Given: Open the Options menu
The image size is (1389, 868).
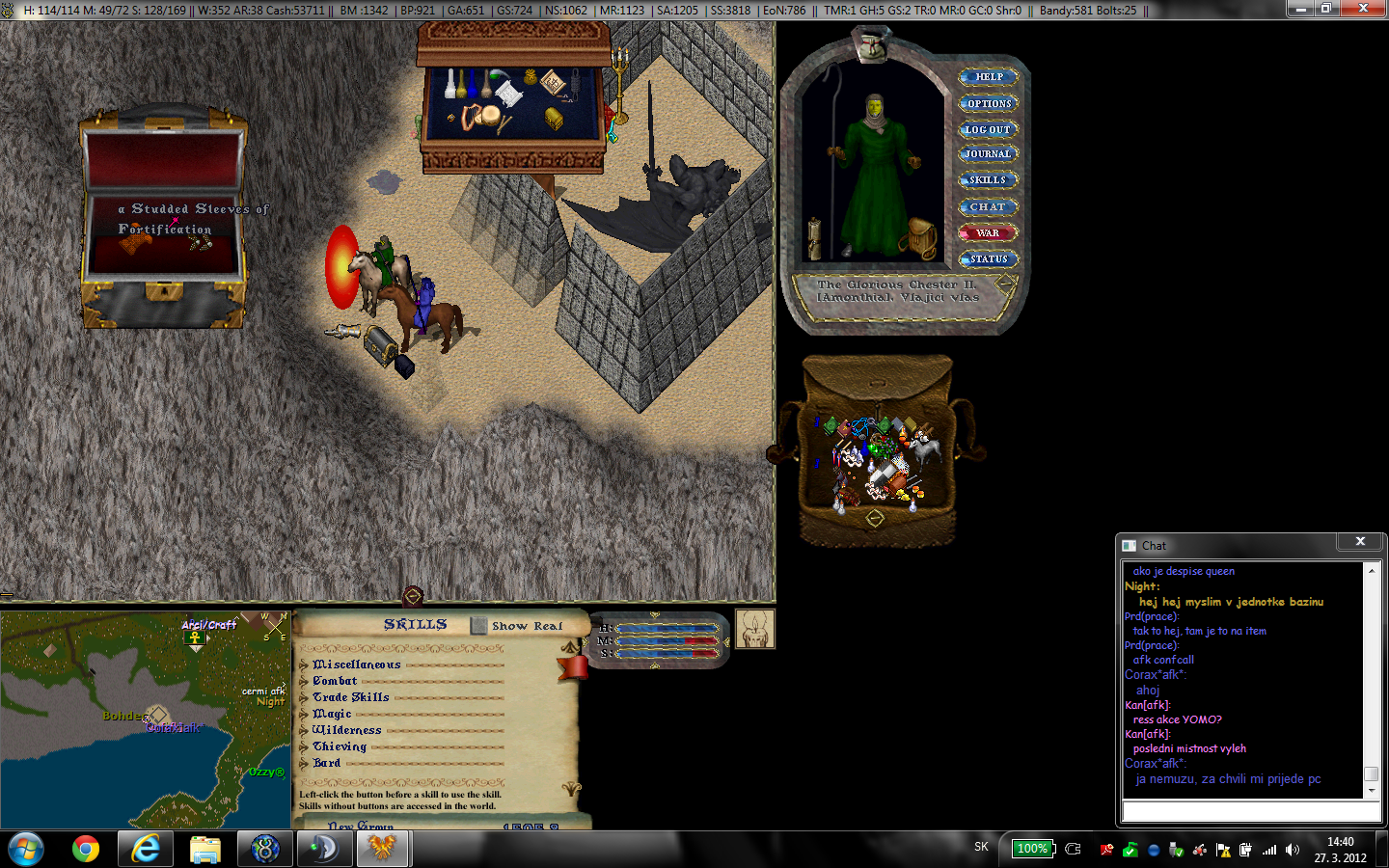Looking at the screenshot, I should [x=989, y=103].
